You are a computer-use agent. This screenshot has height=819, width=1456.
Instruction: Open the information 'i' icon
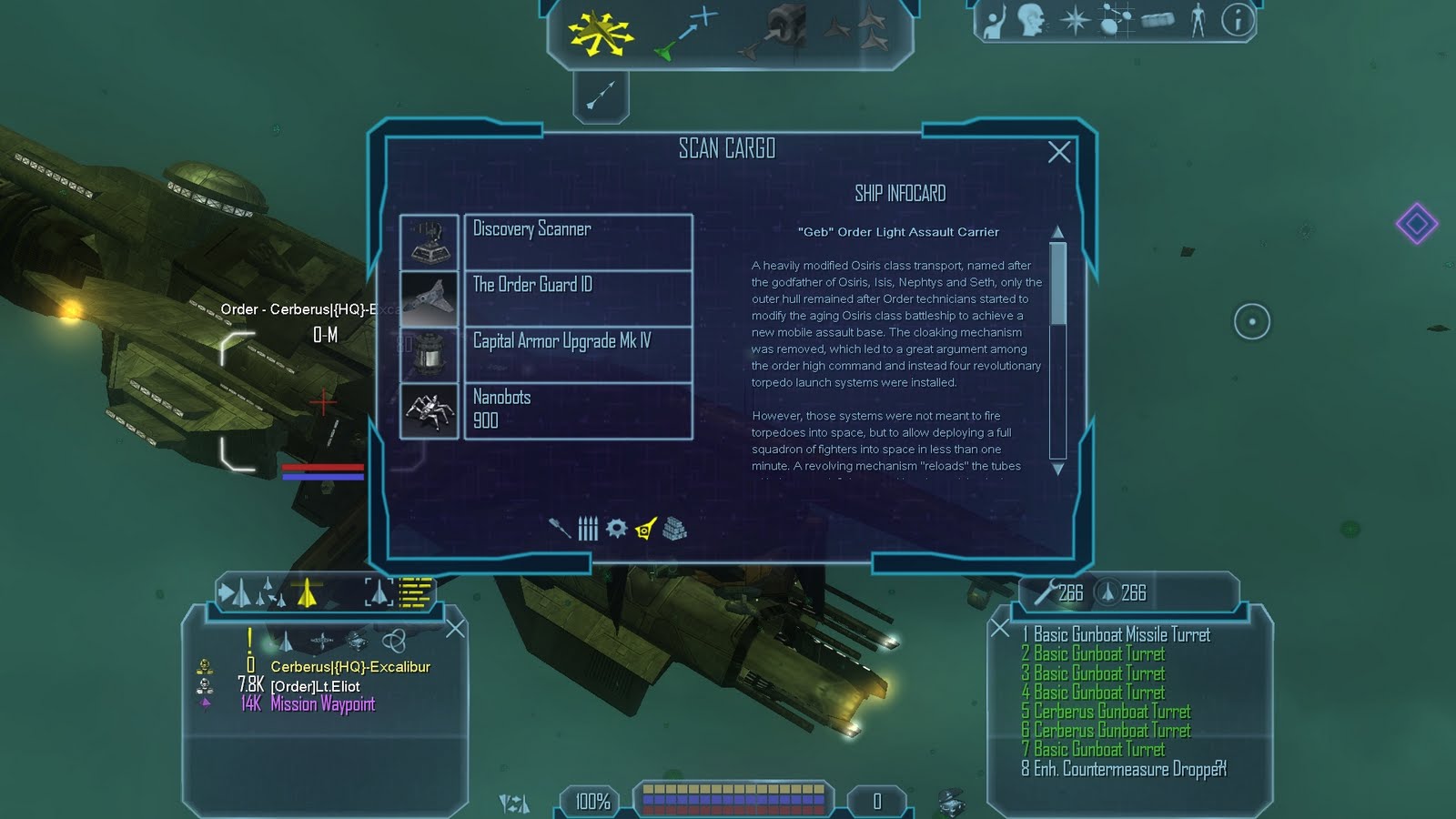coord(1237,20)
